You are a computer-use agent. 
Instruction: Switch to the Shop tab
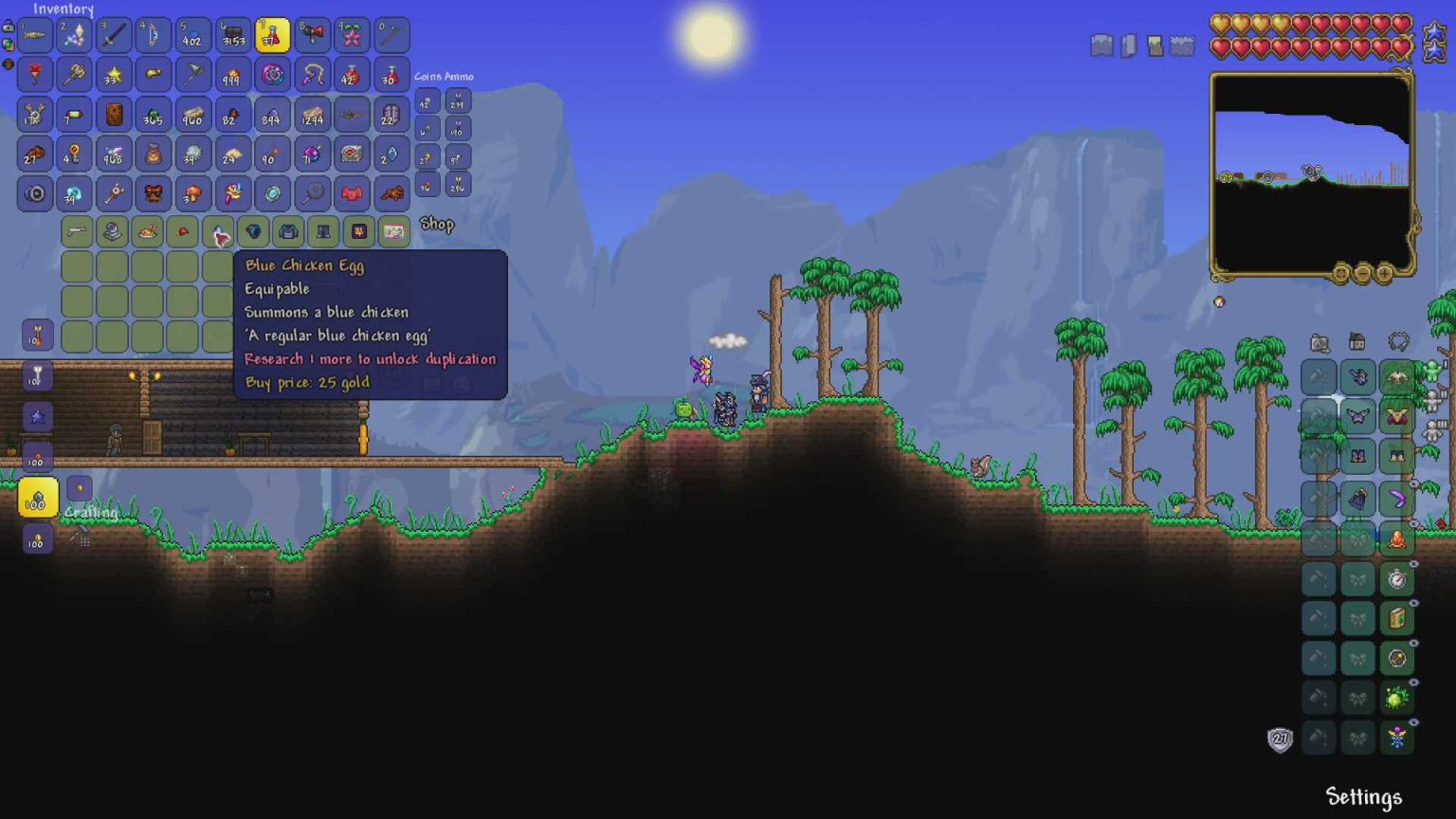point(437,225)
